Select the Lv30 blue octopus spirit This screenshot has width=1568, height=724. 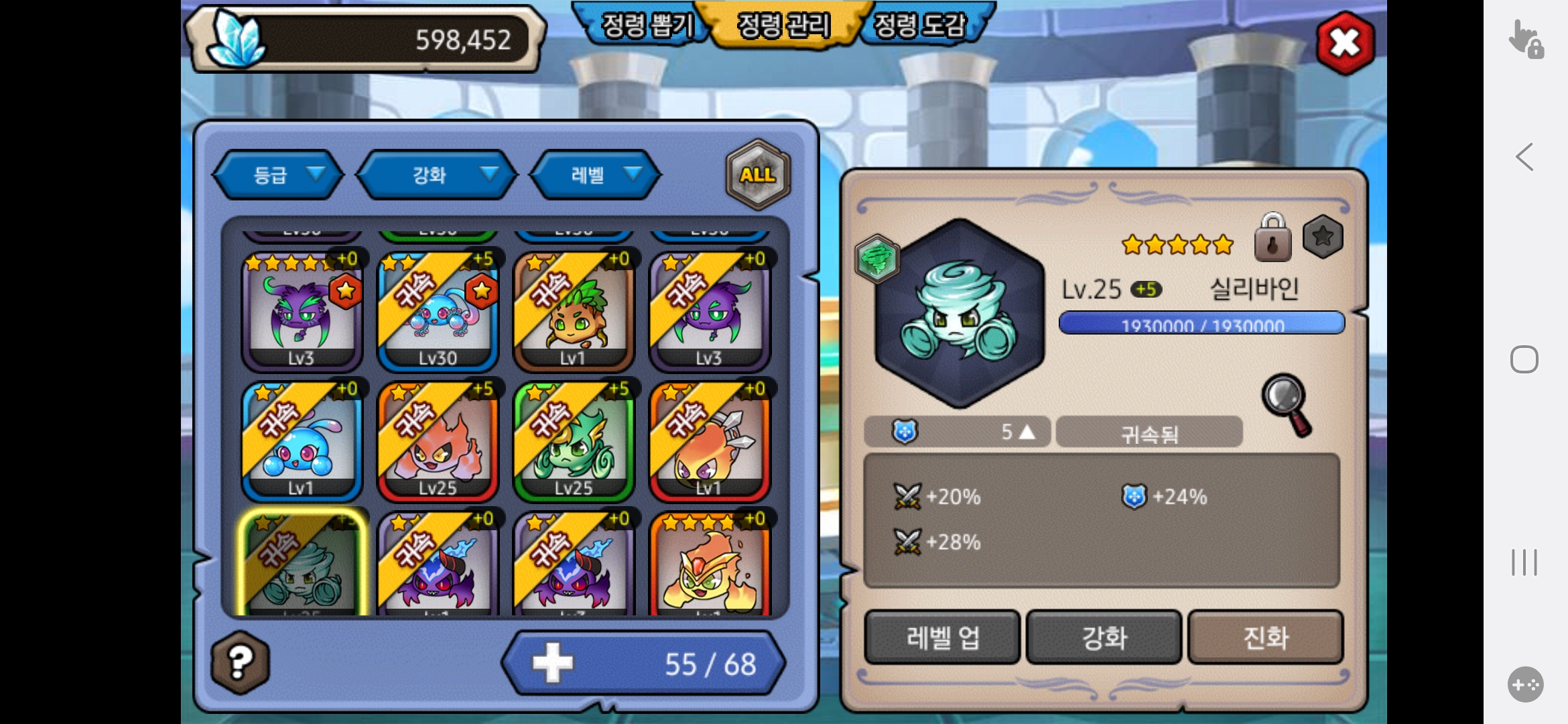click(x=438, y=312)
